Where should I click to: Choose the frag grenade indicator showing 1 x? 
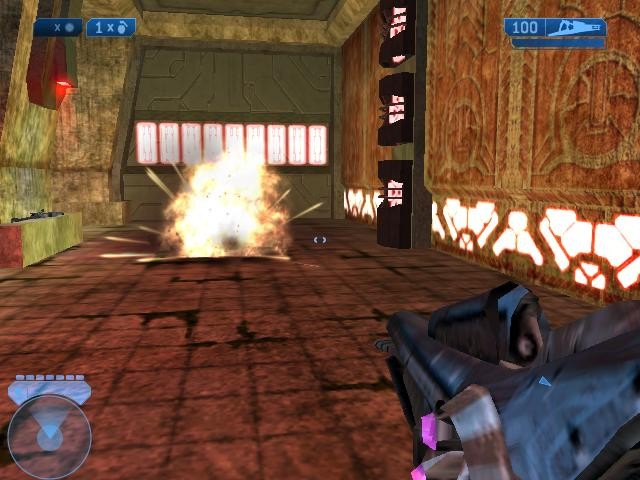[111, 28]
